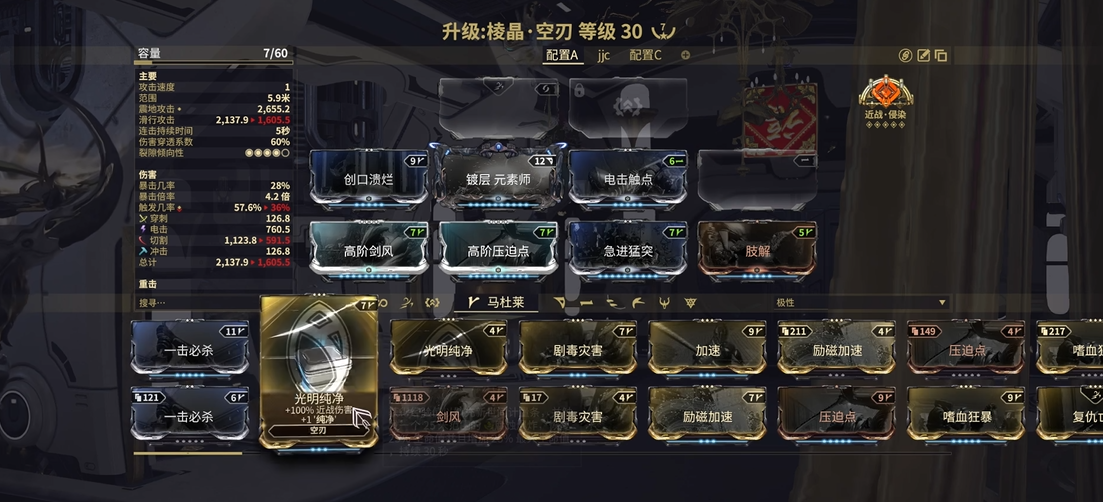Click the 镀层 元素师 mod slot

pyautogui.click(x=498, y=179)
